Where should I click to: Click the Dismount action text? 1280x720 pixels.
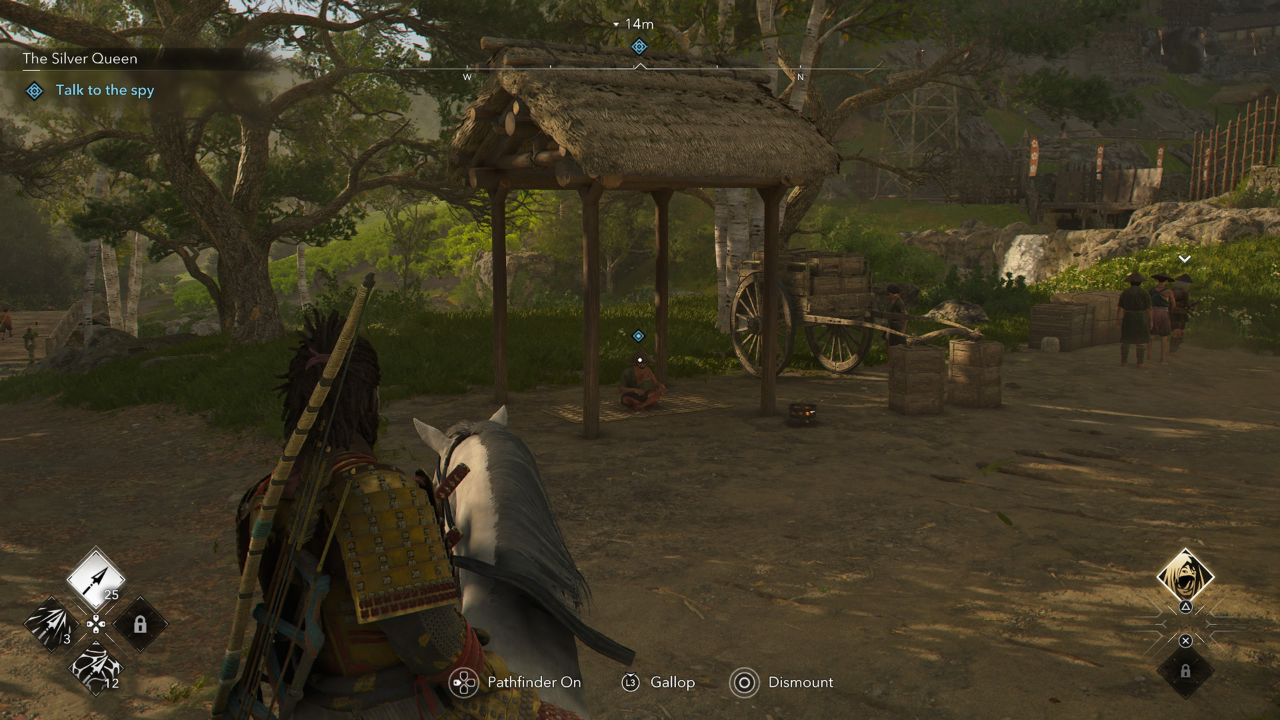coord(801,682)
